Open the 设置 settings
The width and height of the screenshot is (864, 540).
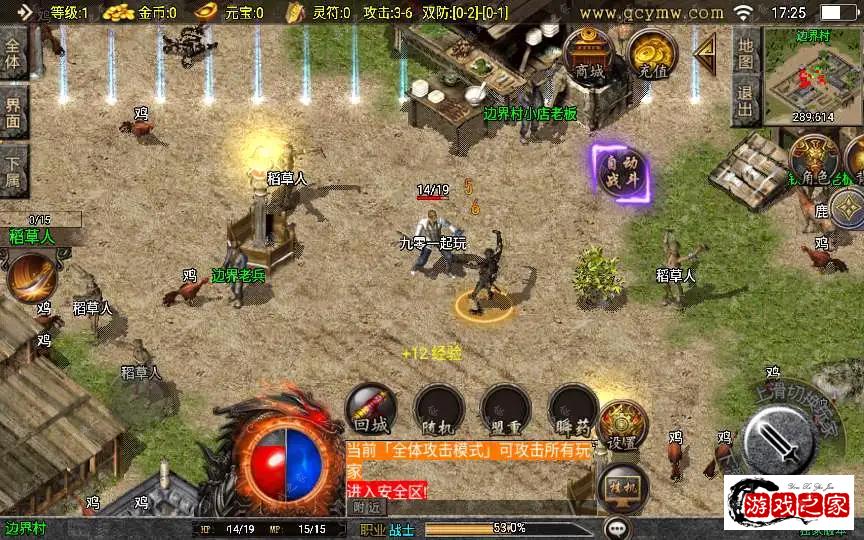click(x=622, y=425)
